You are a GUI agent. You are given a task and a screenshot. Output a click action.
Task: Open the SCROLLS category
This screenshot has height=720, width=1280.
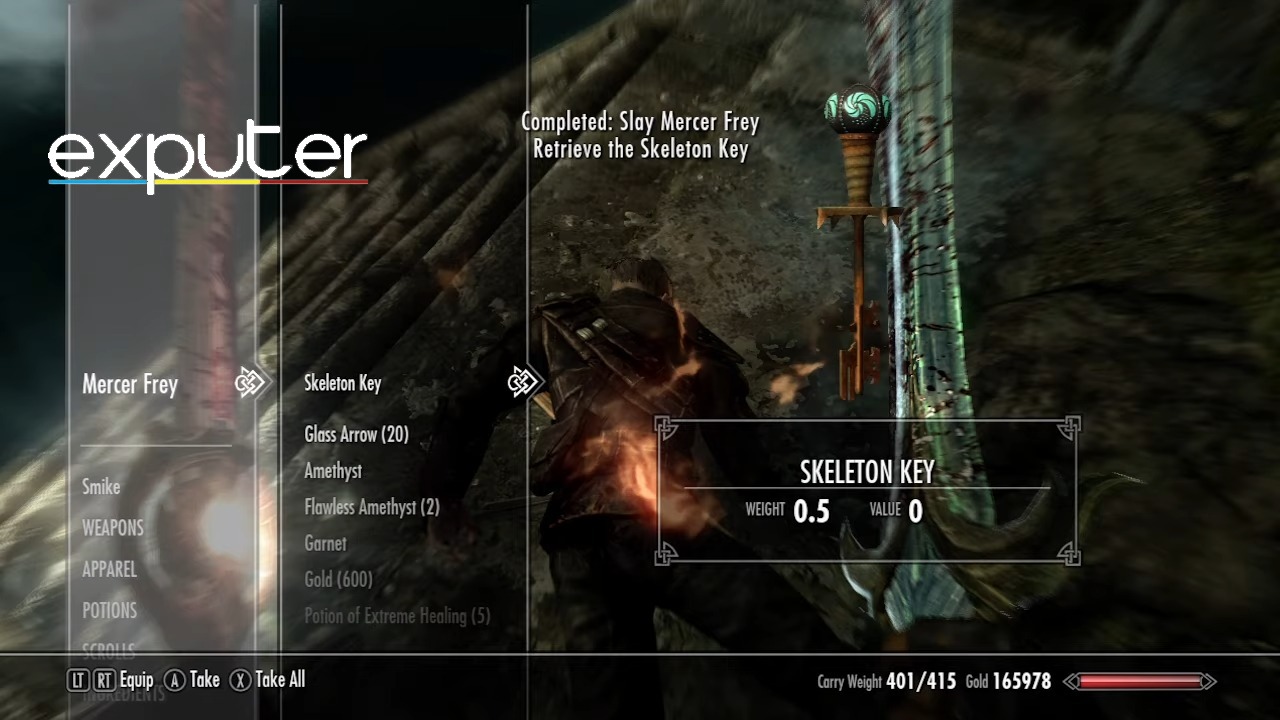coord(107,650)
